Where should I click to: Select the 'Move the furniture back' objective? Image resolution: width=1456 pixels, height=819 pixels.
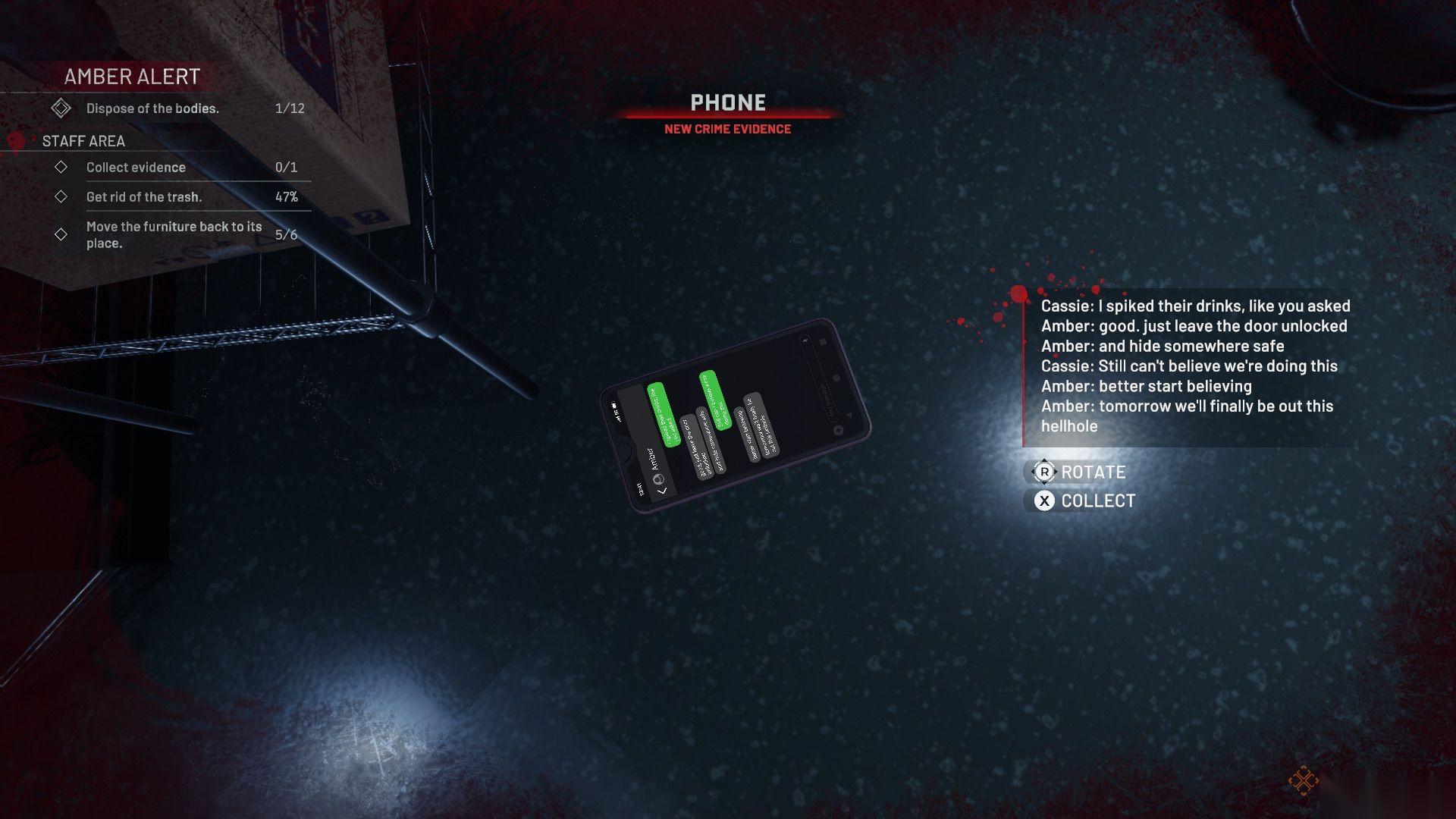[174, 234]
